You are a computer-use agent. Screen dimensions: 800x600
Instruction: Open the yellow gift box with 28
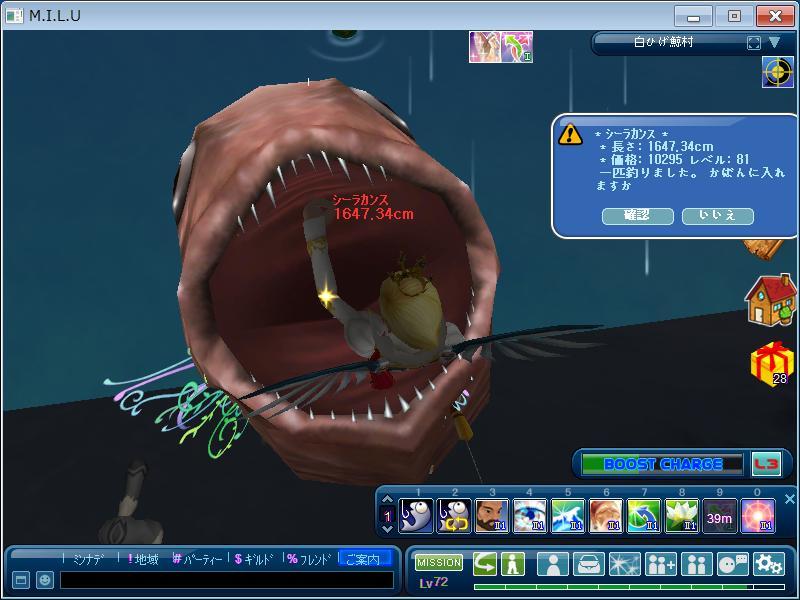(770, 362)
